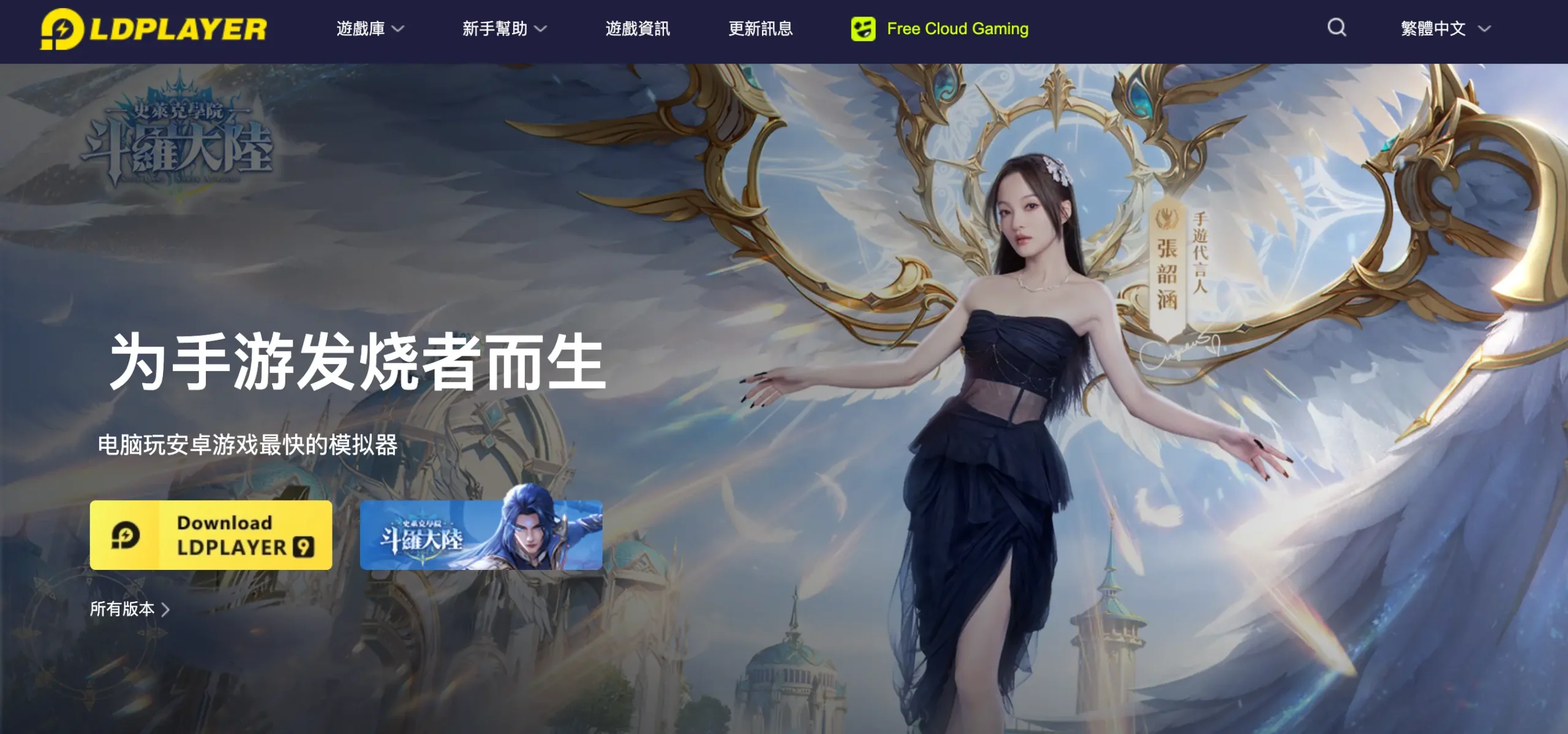Visit Free Cloud Gaming link
Image resolution: width=1568 pixels, height=734 pixels.
tap(940, 29)
